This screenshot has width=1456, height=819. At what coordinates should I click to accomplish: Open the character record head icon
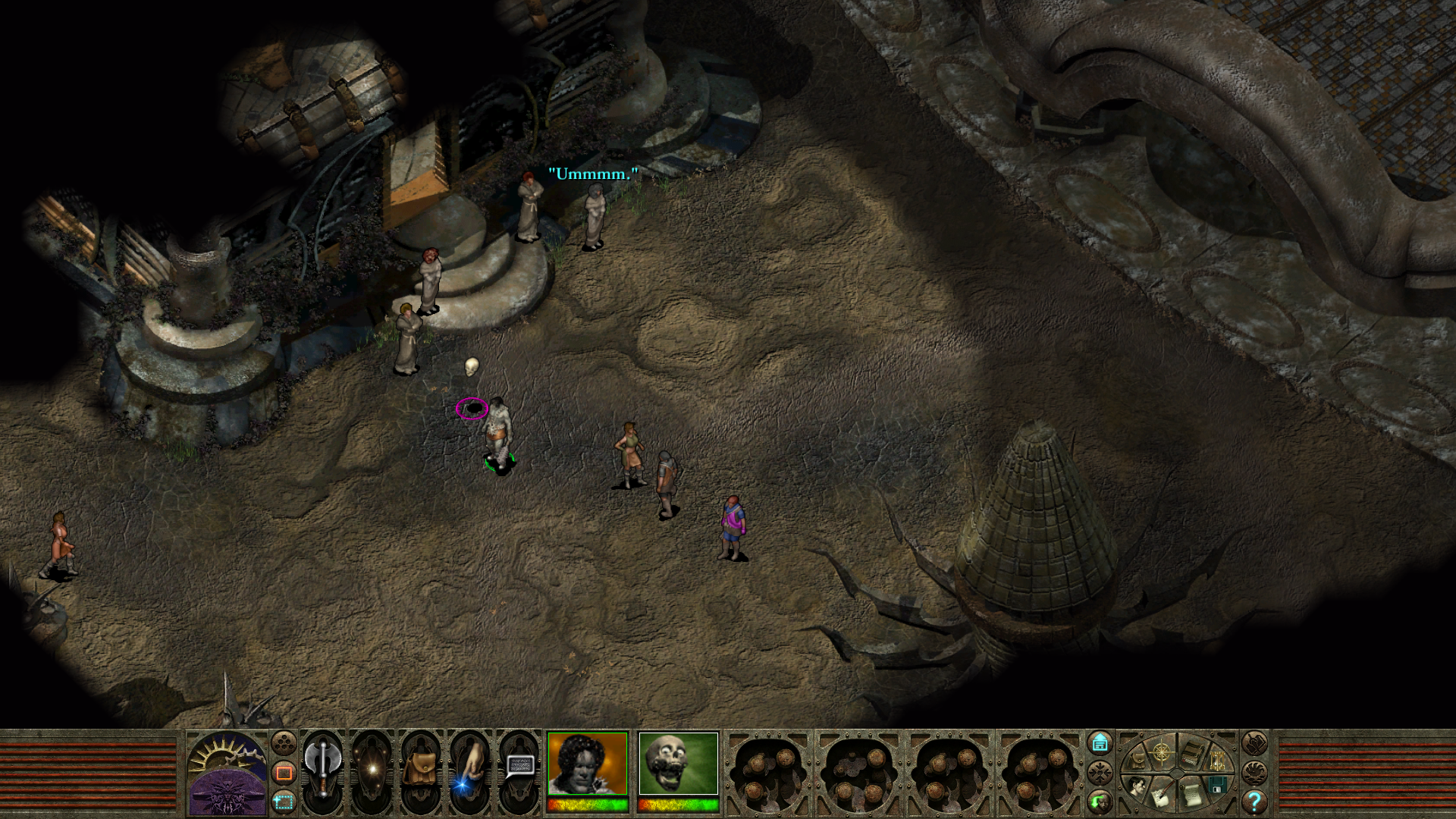[x=1137, y=786]
